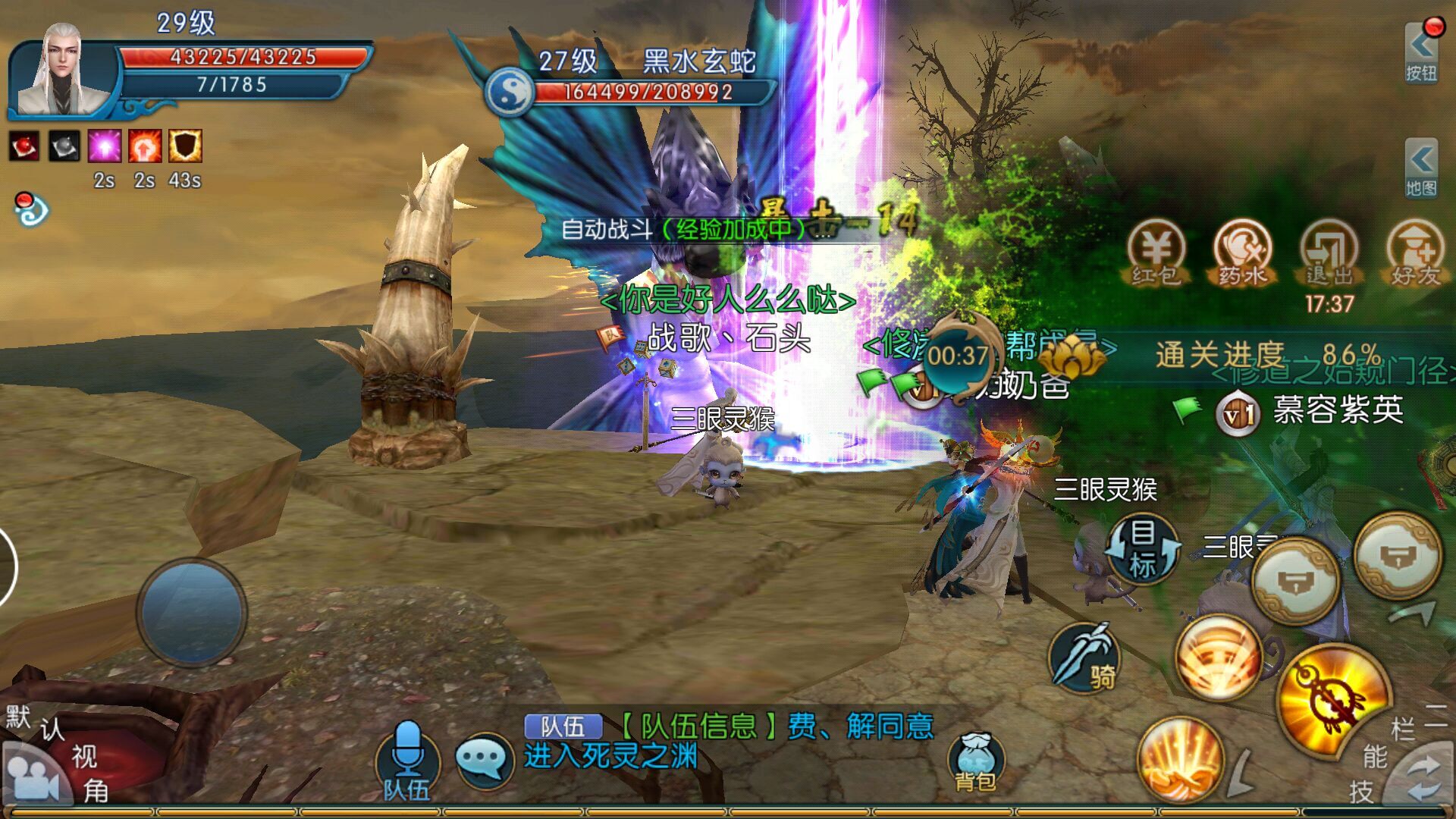Select the 黑水玄蛇 boss yin-yang icon
The height and width of the screenshot is (819, 1456).
point(510,92)
